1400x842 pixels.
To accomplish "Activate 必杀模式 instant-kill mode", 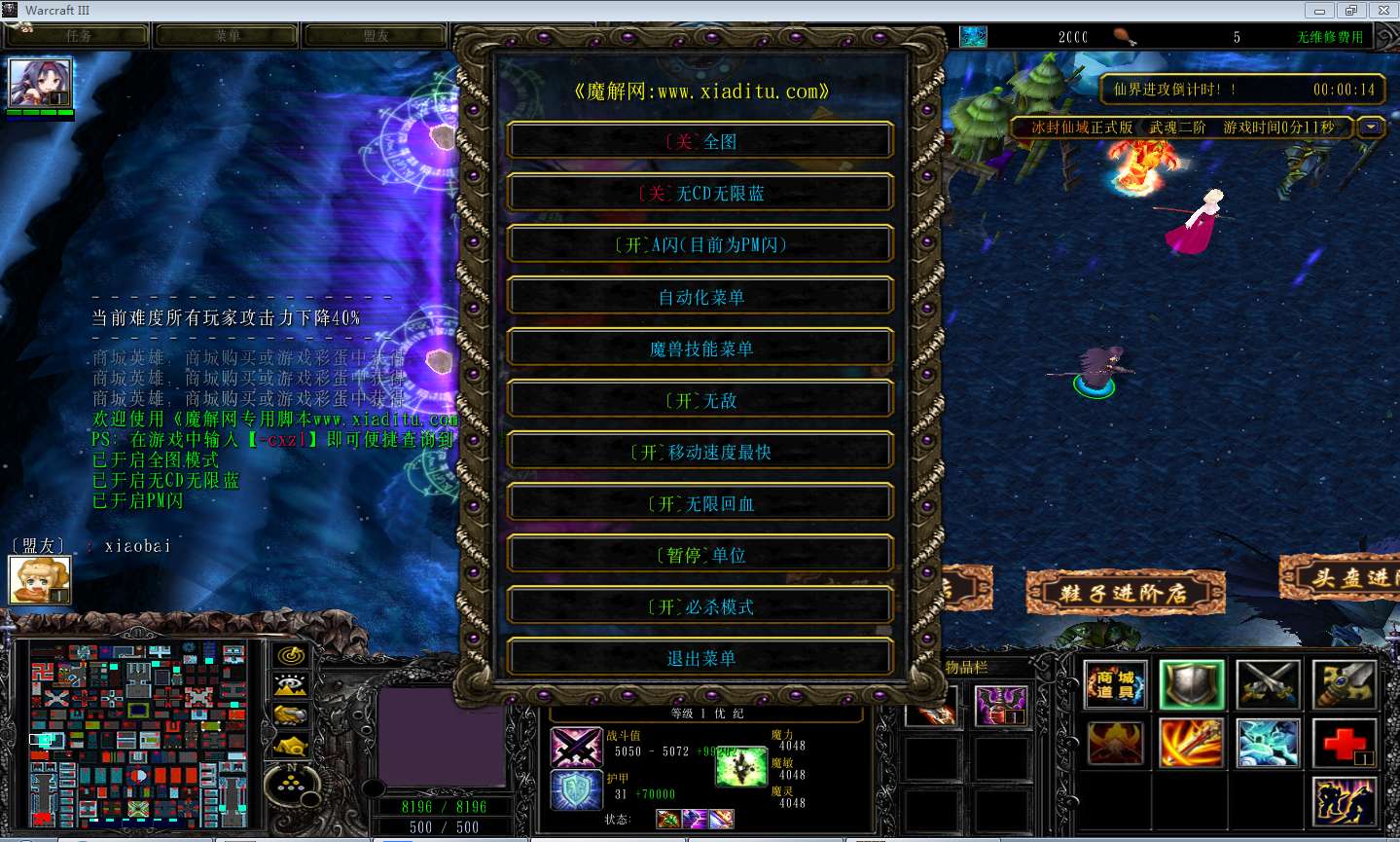I will point(700,606).
